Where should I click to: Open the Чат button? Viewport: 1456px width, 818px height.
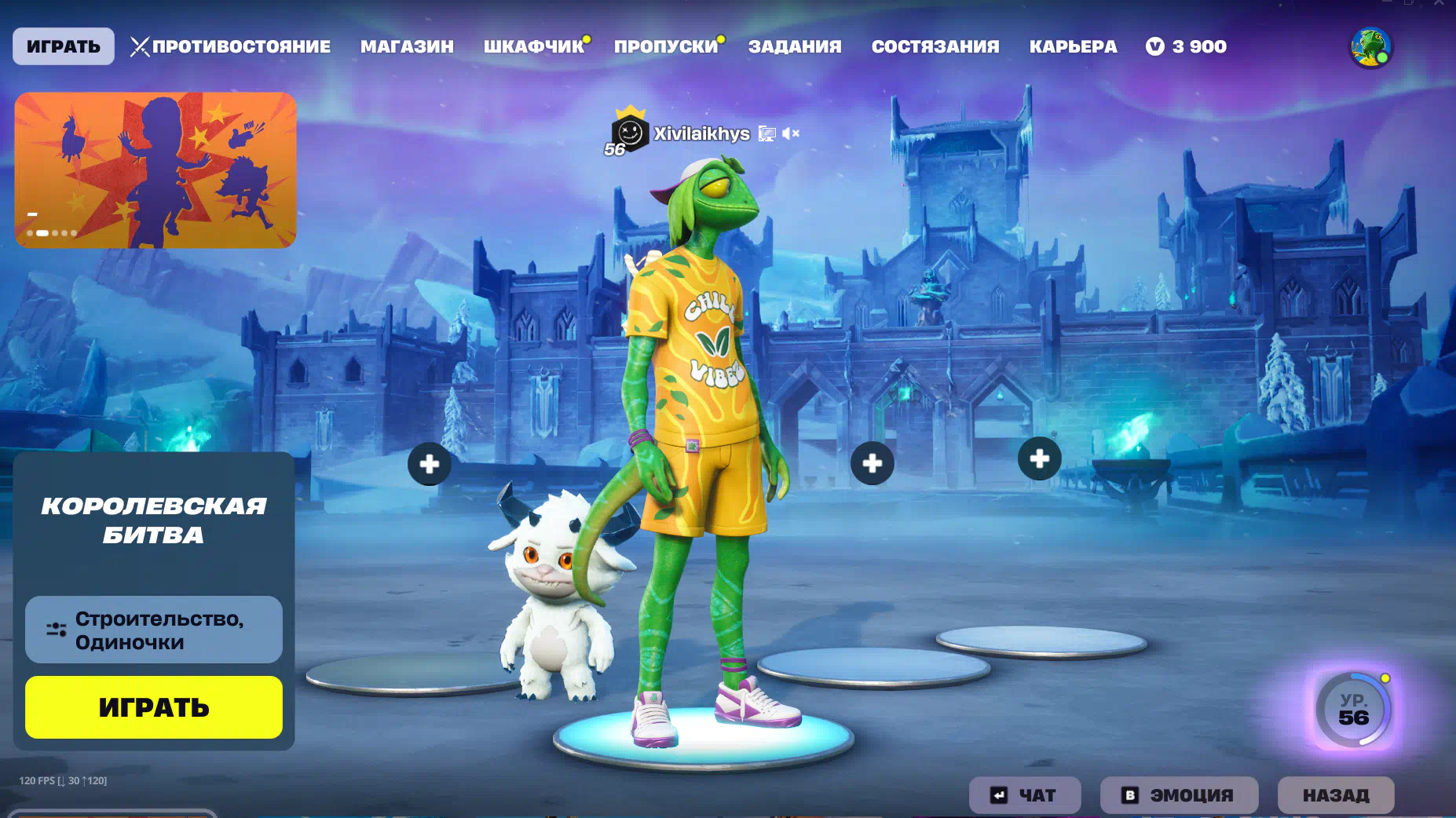click(x=1024, y=795)
